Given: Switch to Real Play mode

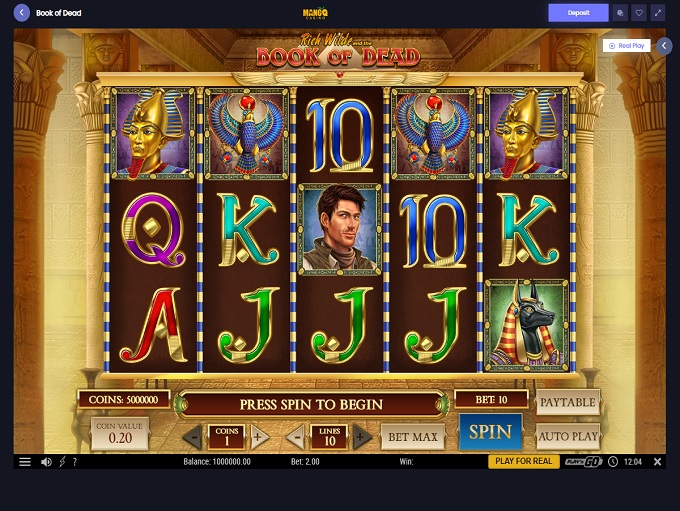Looking at the screenshot, I should tap(628, 45).
